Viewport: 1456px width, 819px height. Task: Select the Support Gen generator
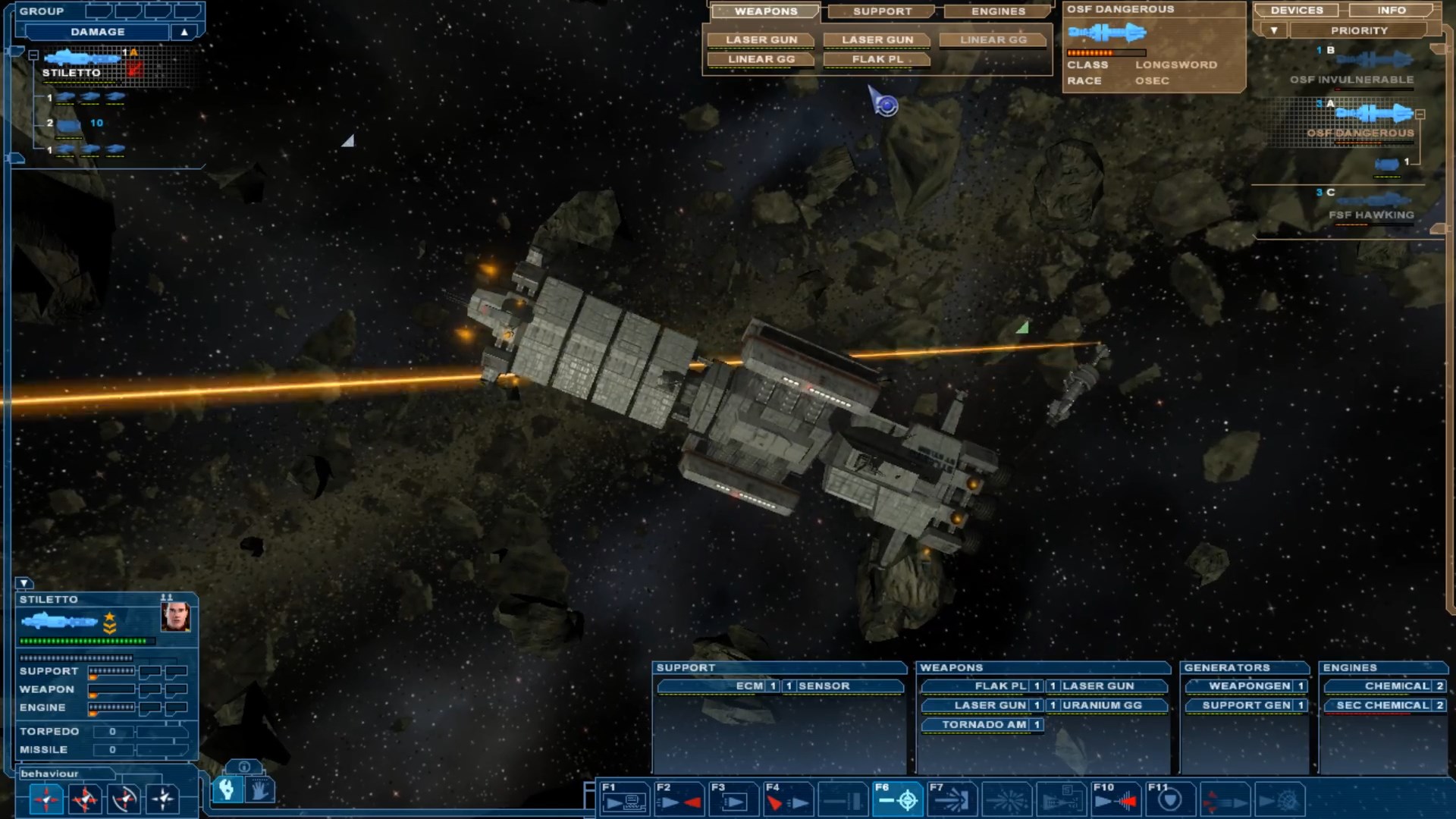(x=1246, y=705)
